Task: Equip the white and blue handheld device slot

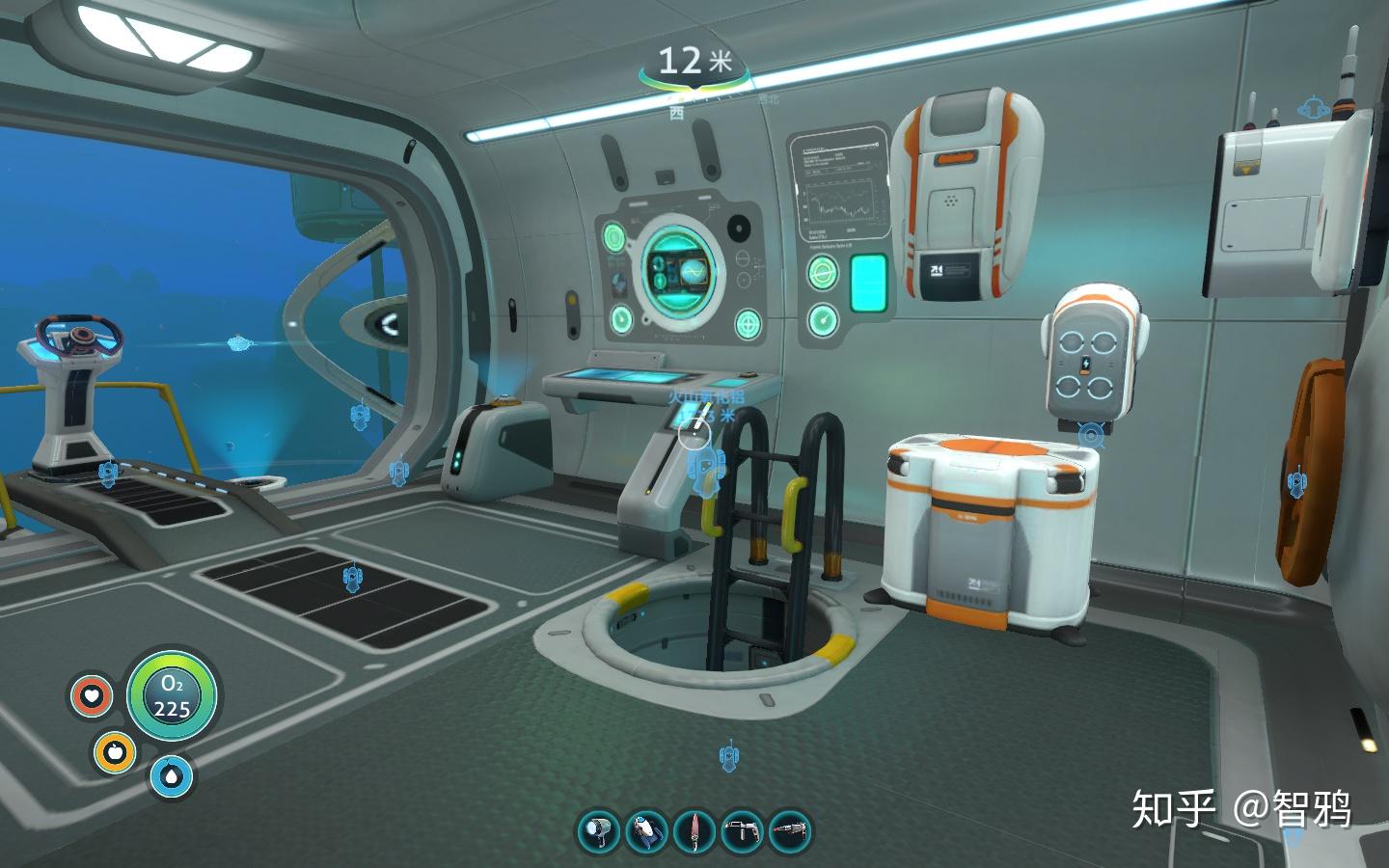Action: (646, 831)
